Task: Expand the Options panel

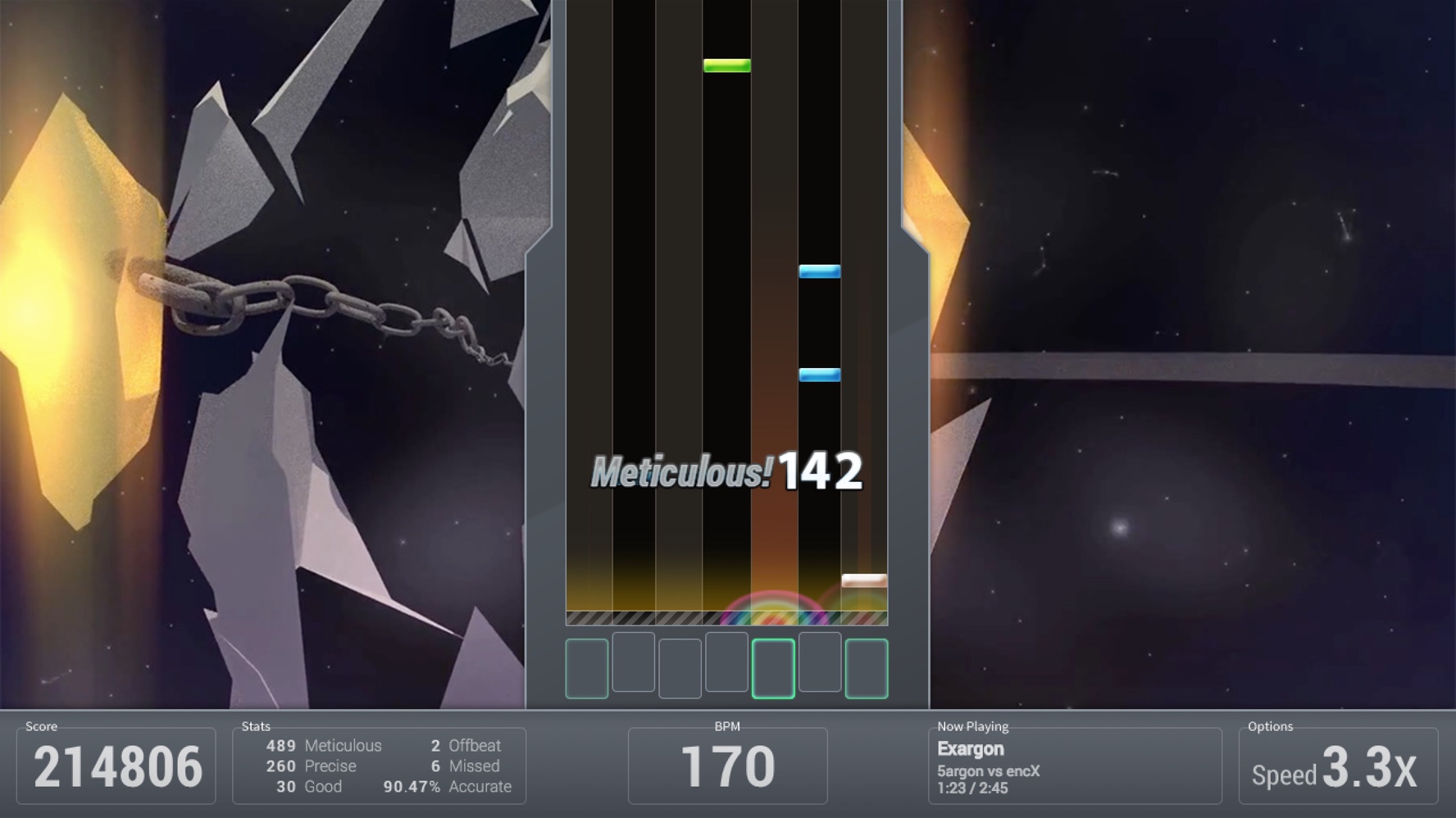Action: tap(1273, 726)
